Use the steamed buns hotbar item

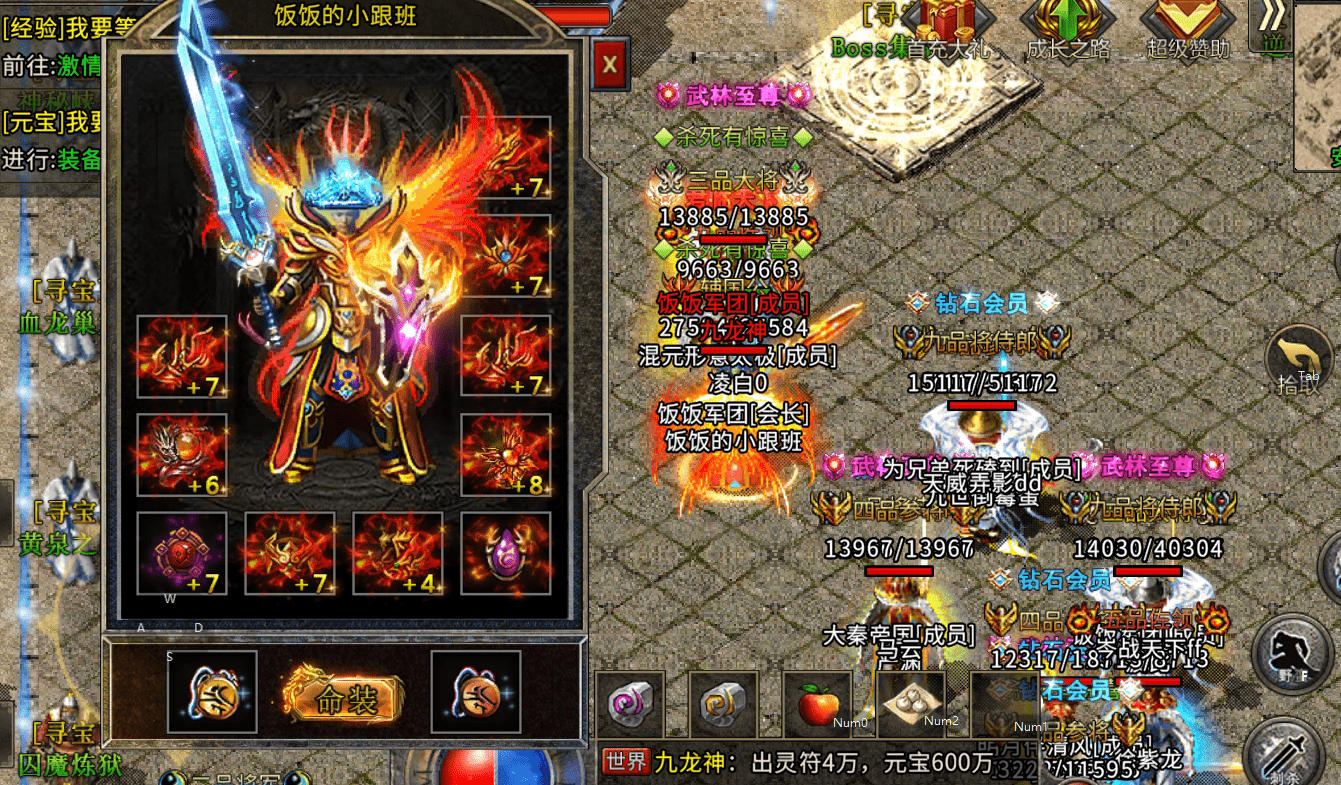pos(910,704)
